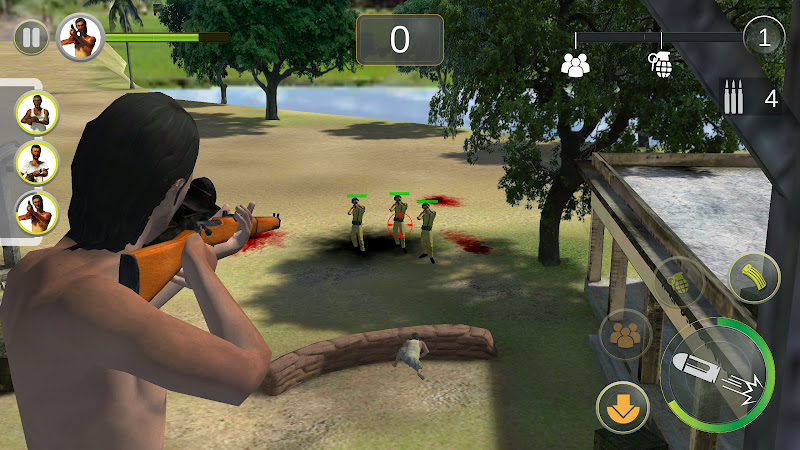Throw a grenade with the round grenade button

point(679,283)
